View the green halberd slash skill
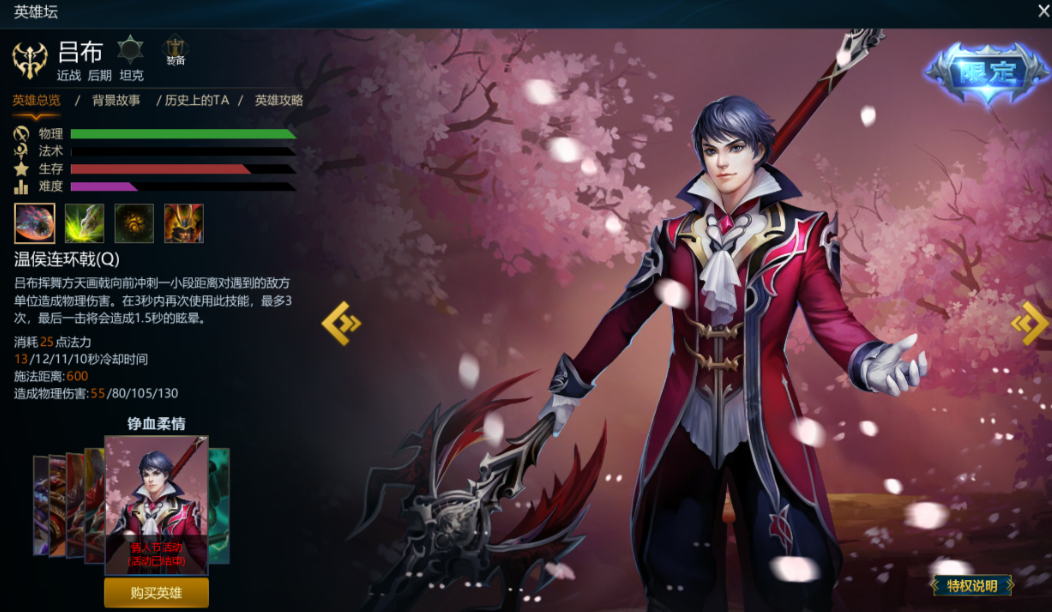The width and height of the screenshot is (1052, 612). [x=84, y=223]
